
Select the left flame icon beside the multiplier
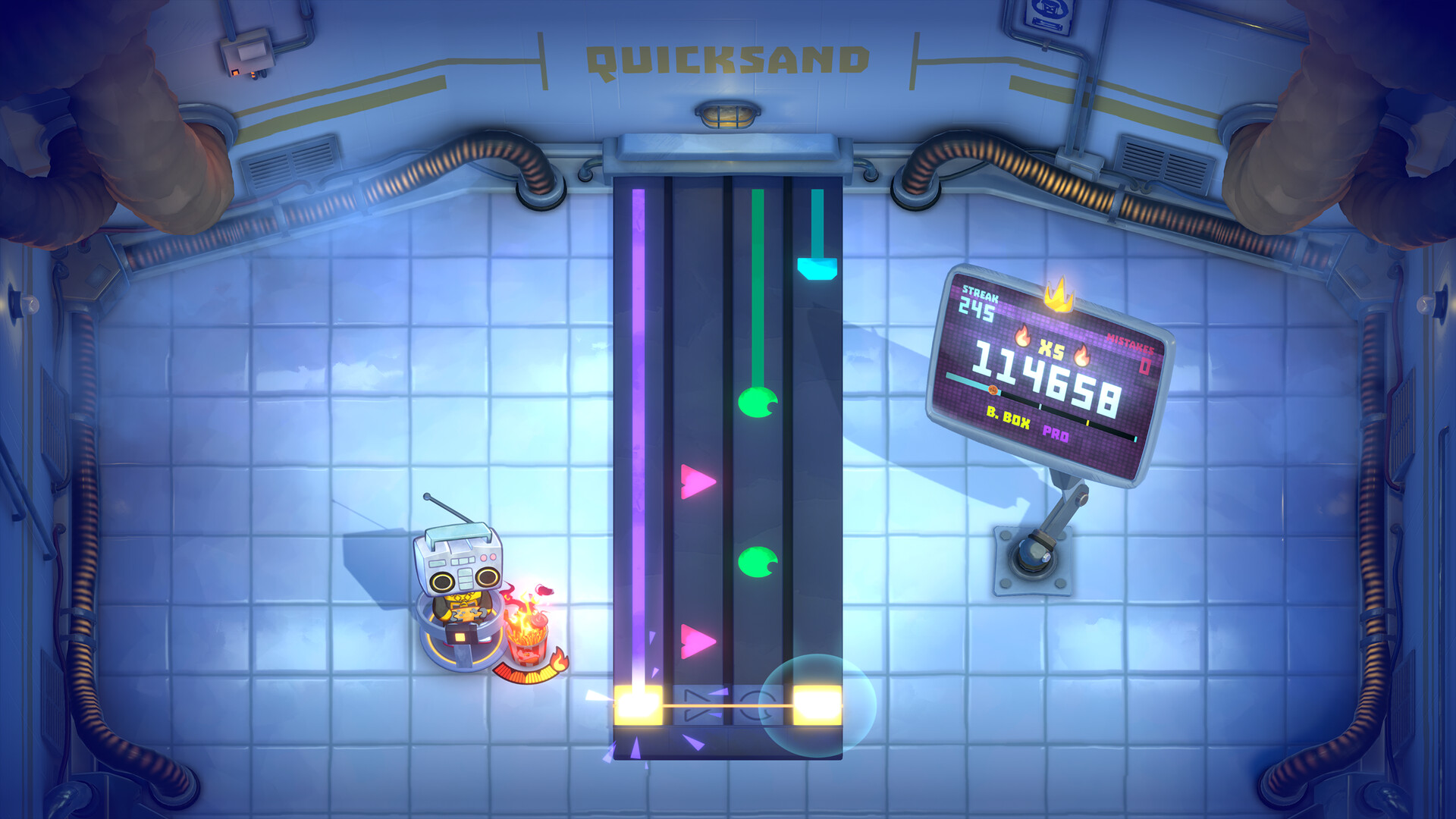1024,337
